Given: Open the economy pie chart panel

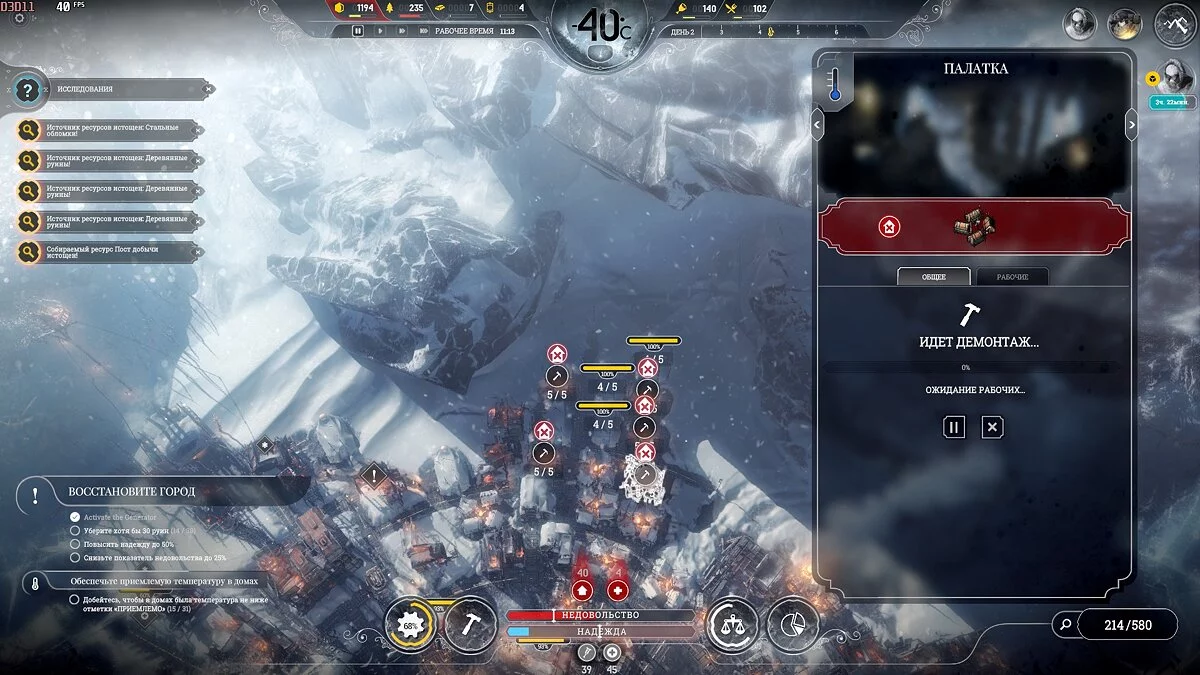Looking at the screenshot, I should pyautogui.click(x=792, y=626).
